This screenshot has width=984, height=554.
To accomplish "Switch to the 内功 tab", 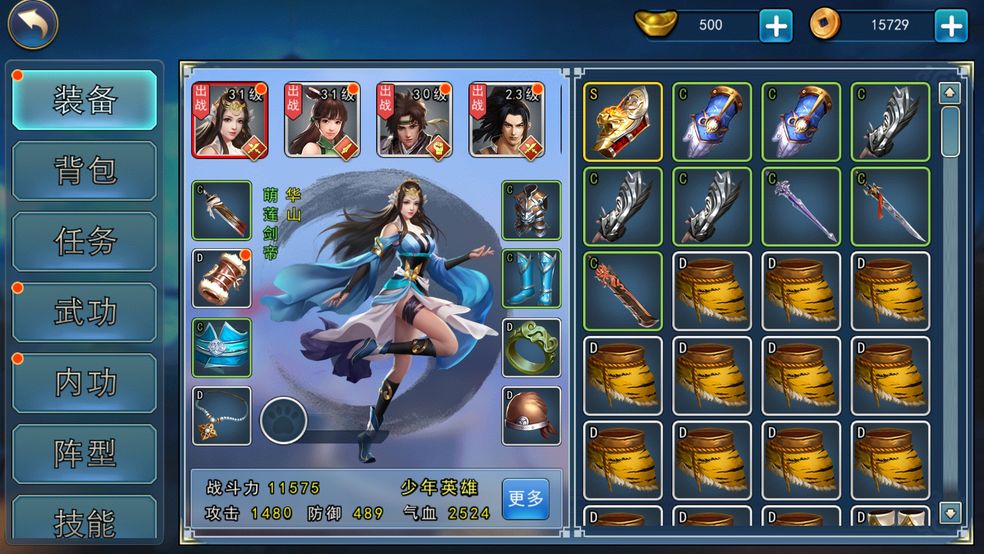I will click(85, 383).
